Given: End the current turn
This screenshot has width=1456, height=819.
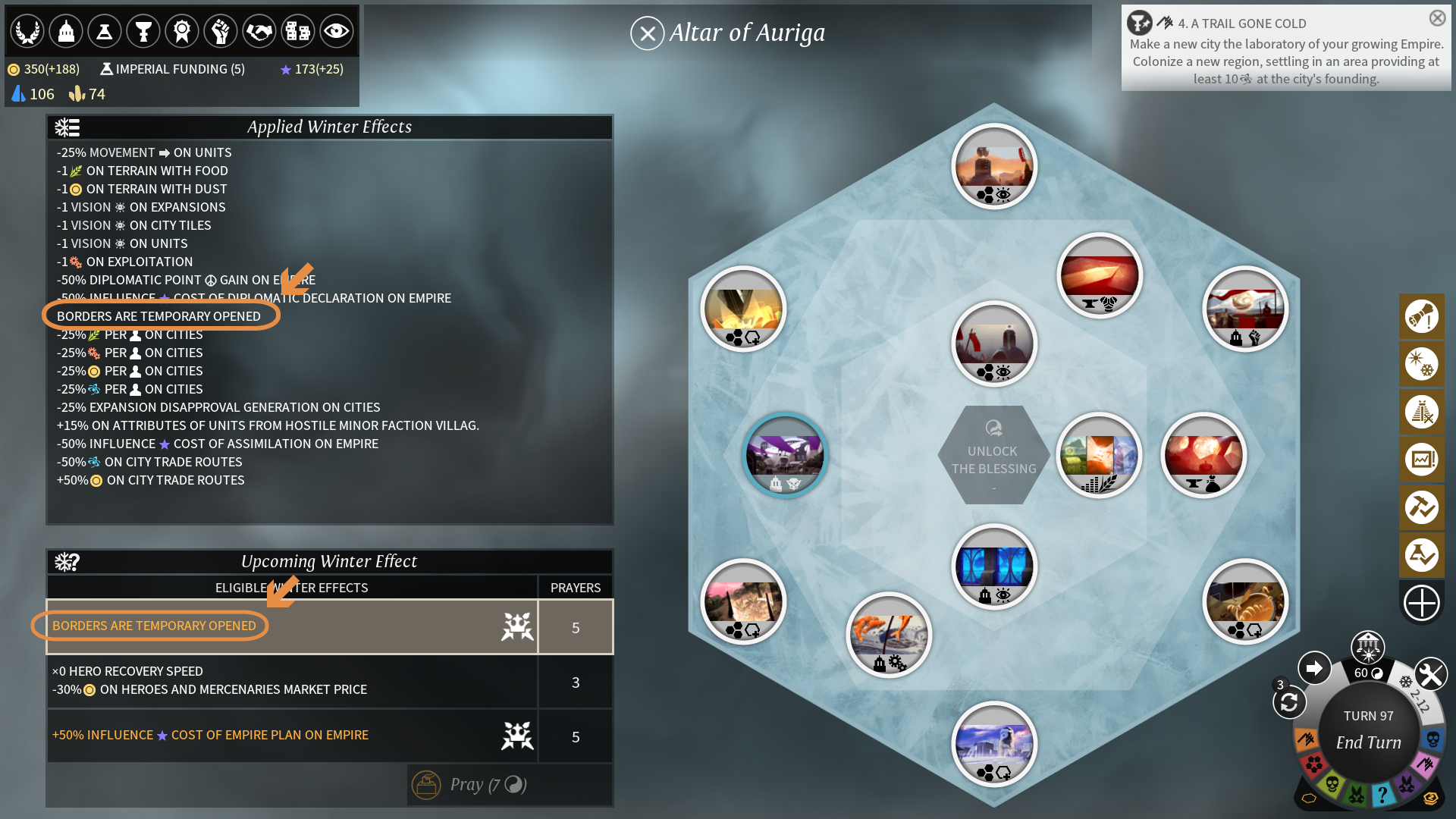Looking at the screenshot, I should [1368, 741].
